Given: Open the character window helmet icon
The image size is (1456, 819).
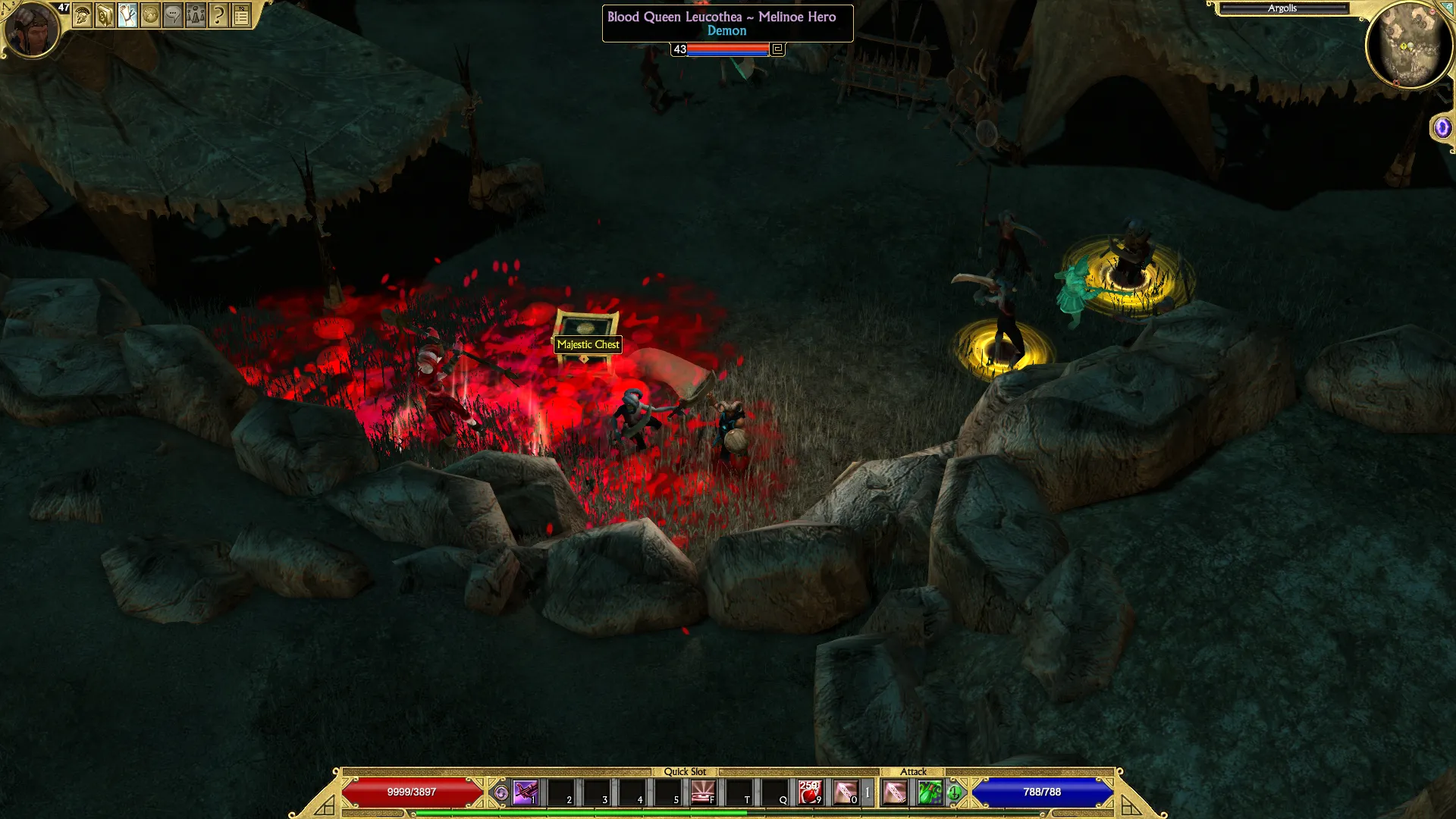Looking at the screenshot, I should (x=82, y=15).
